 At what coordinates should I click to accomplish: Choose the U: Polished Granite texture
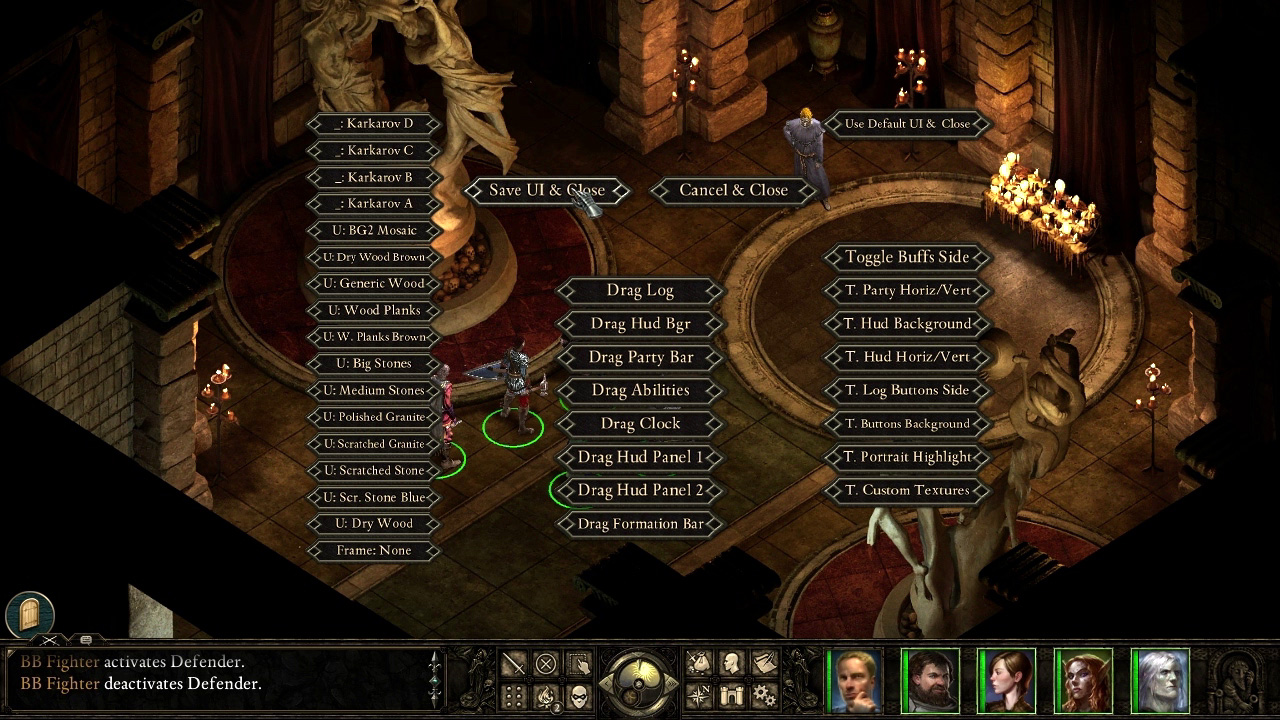click(374, 417)
